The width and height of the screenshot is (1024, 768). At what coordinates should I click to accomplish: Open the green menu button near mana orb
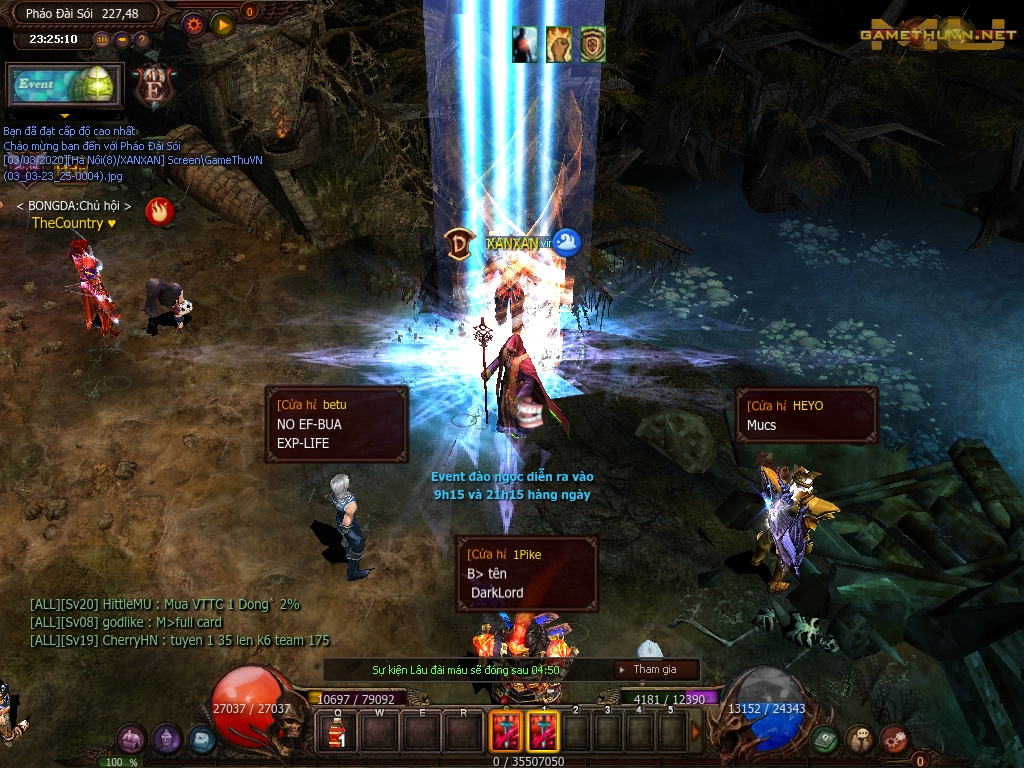coord(825,740)
